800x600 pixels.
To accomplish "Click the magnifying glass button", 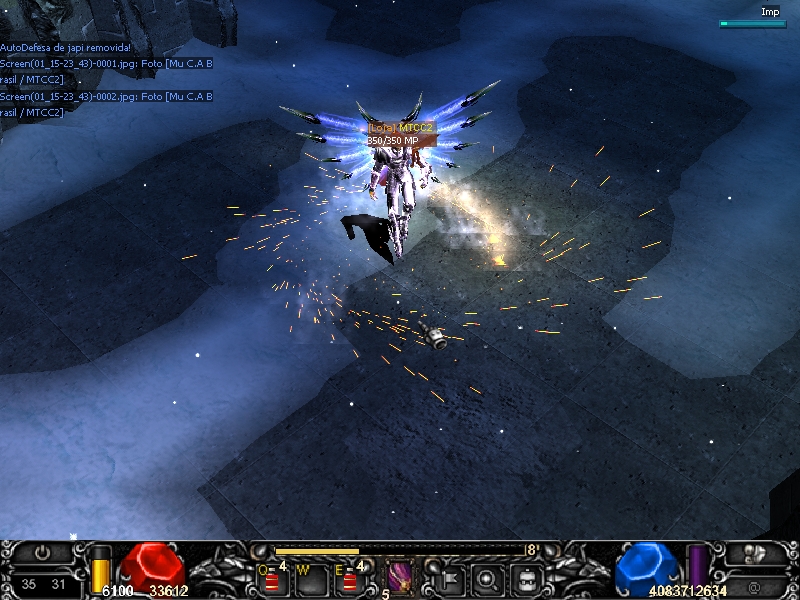I will [487, 578].
